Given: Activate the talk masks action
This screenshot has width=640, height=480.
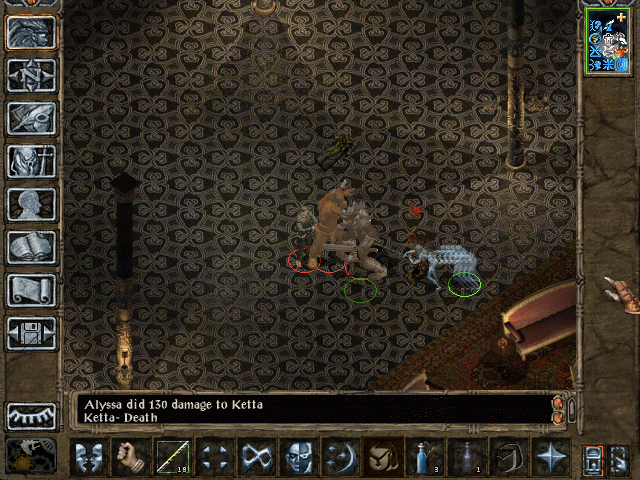Looking at the screenshot, I should coord(88,458).
